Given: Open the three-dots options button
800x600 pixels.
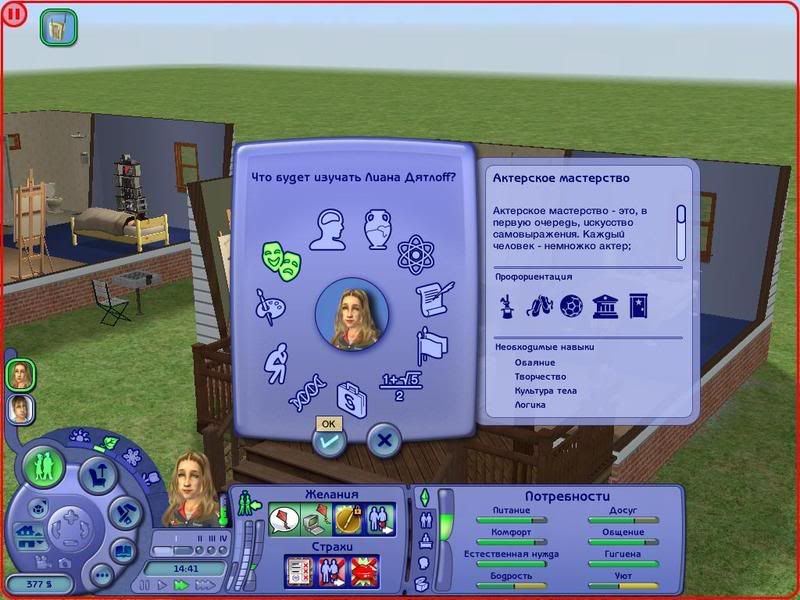Looking at the screenshot, I should pyautogui.click(x=101, y=574).
